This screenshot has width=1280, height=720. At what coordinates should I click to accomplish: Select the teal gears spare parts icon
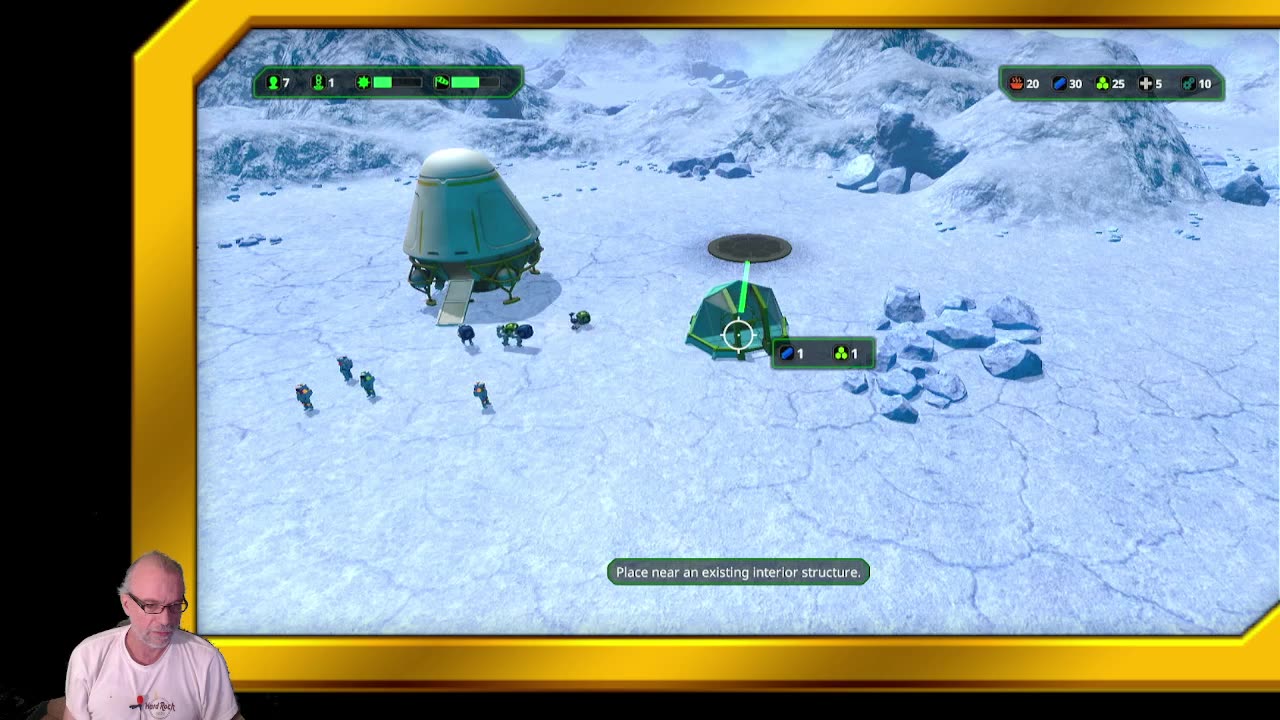(x=1188, y=84)
